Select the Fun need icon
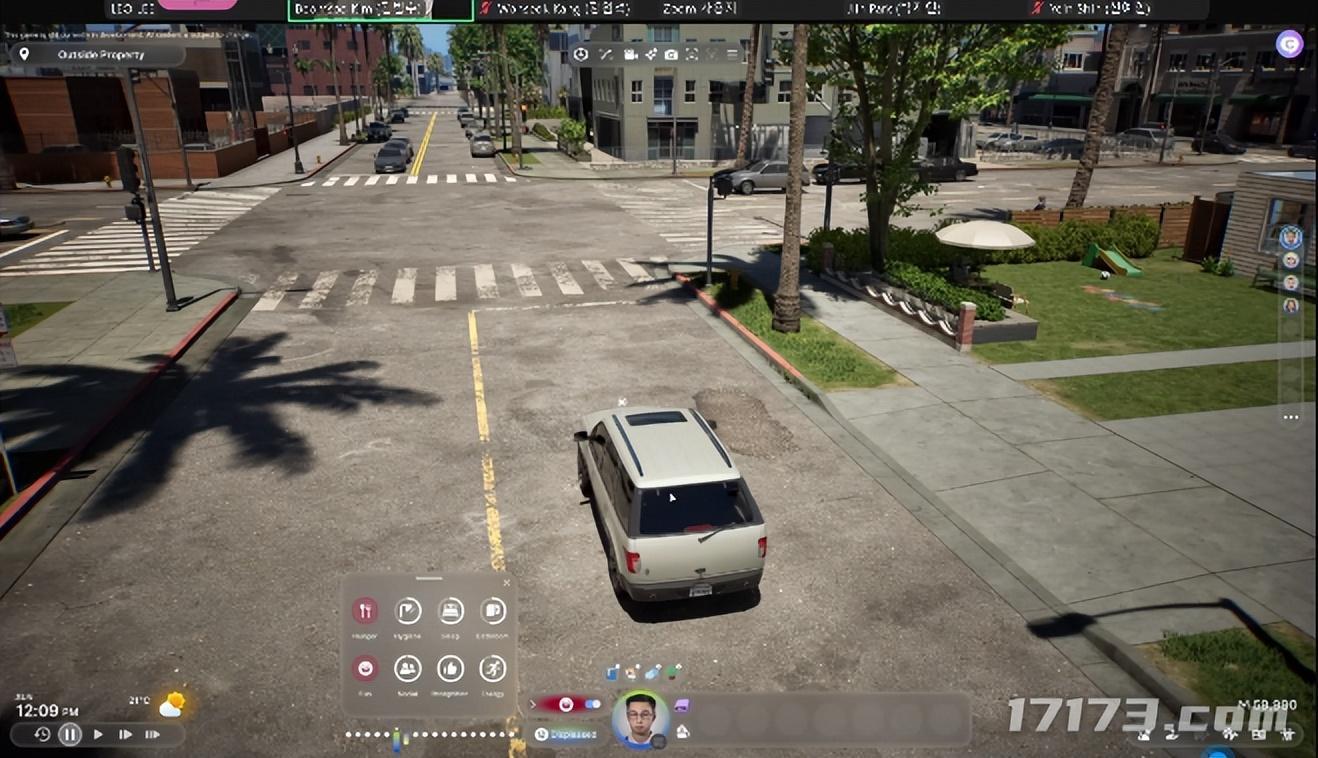The height and width of the screenshot is (758, 1318). pyautogui.click(x=365, y=668)
